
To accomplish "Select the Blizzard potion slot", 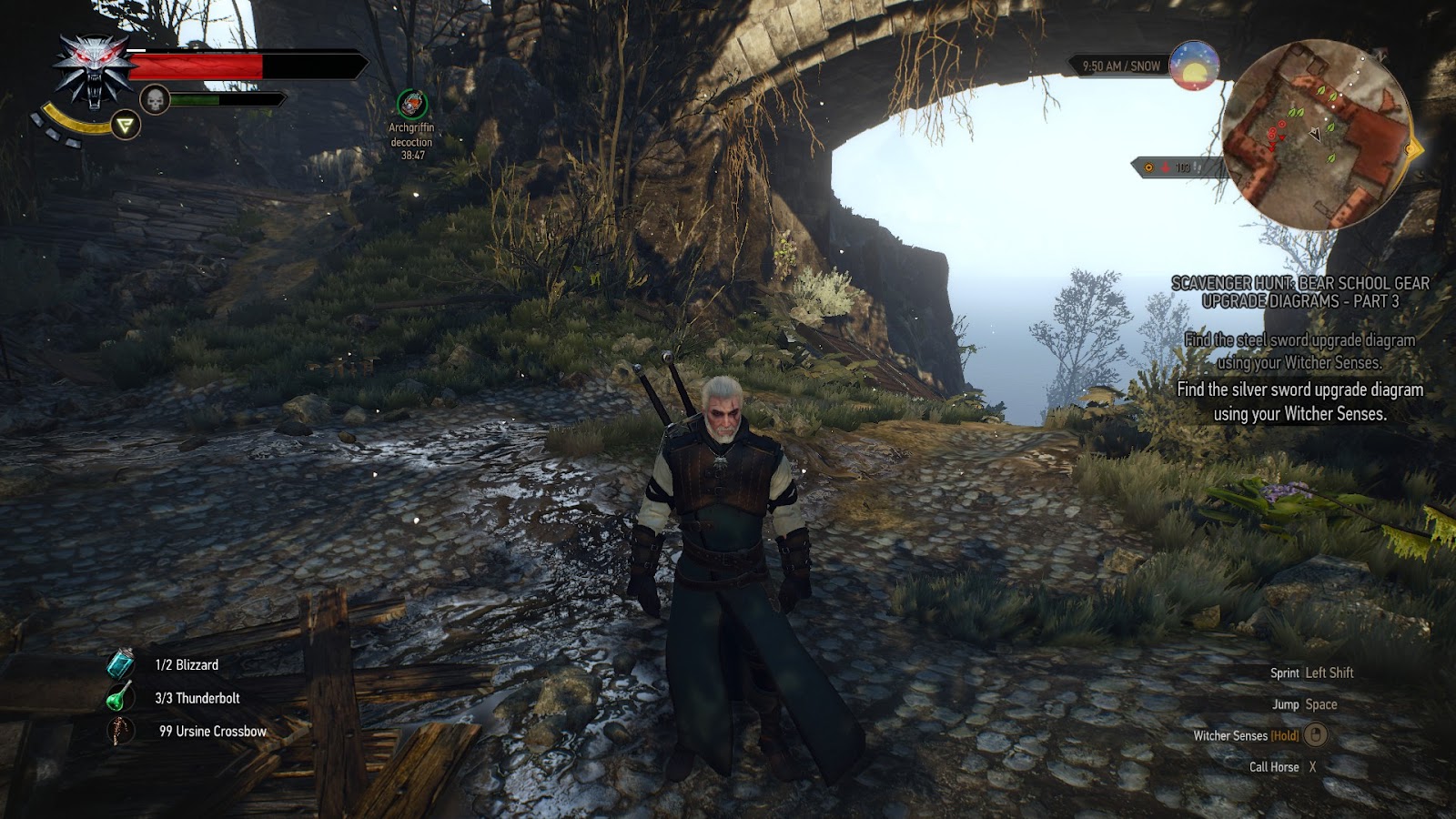I will point(121,664).
